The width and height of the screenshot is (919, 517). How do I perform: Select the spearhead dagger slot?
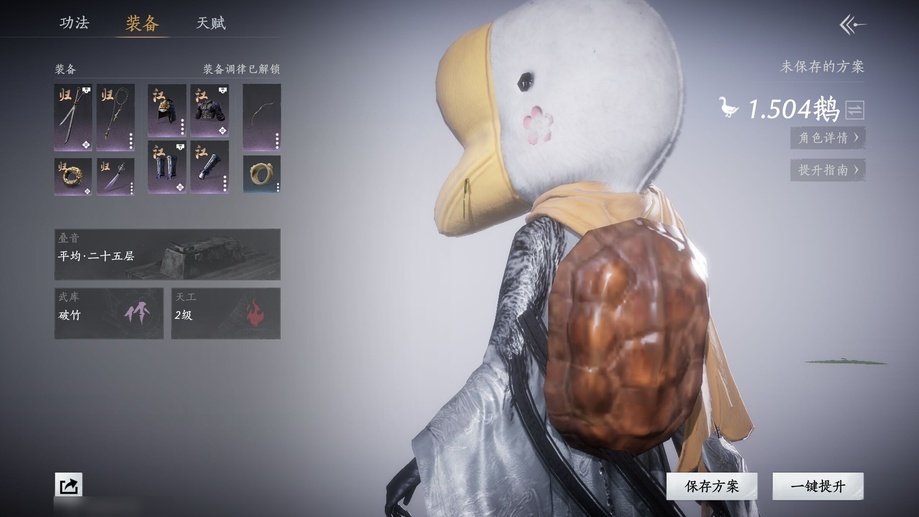tap(116, 176)
